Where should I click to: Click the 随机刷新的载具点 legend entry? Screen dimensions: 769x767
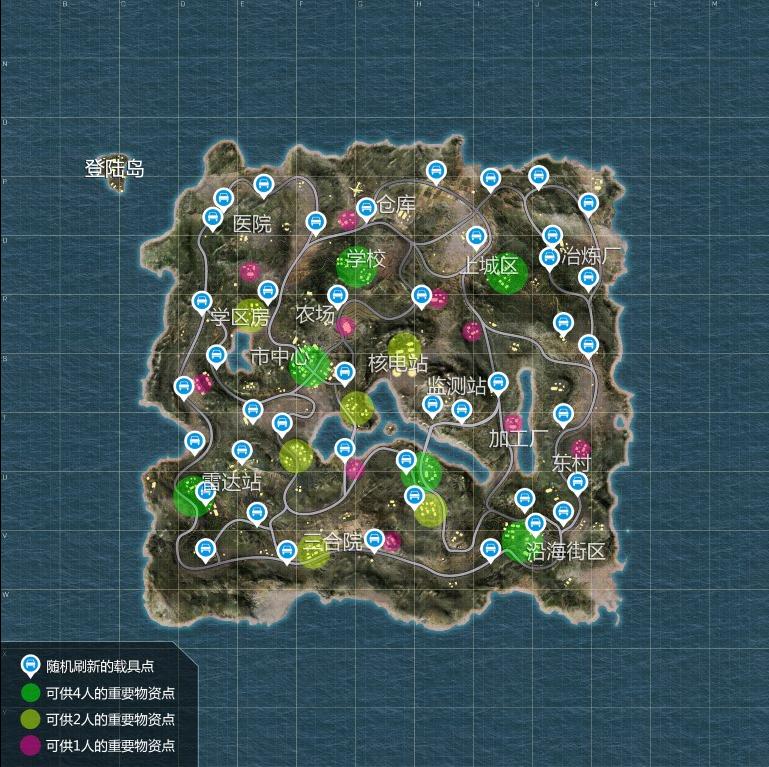click(x=100, y=666)
